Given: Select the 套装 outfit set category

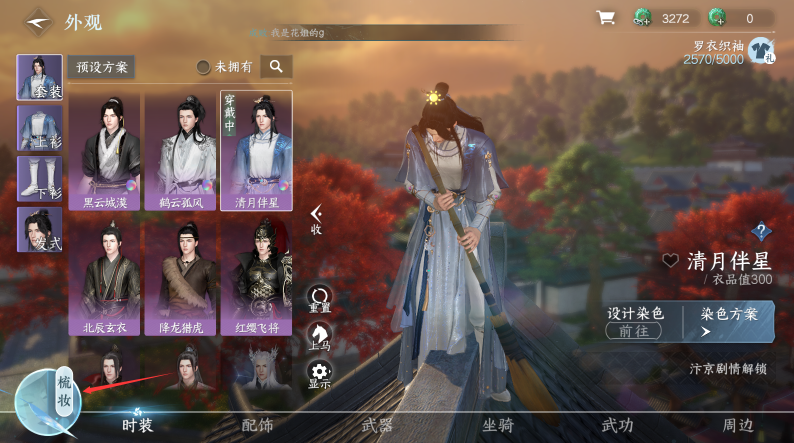Looking at the screenshot, I should click(x=39, y=77).
